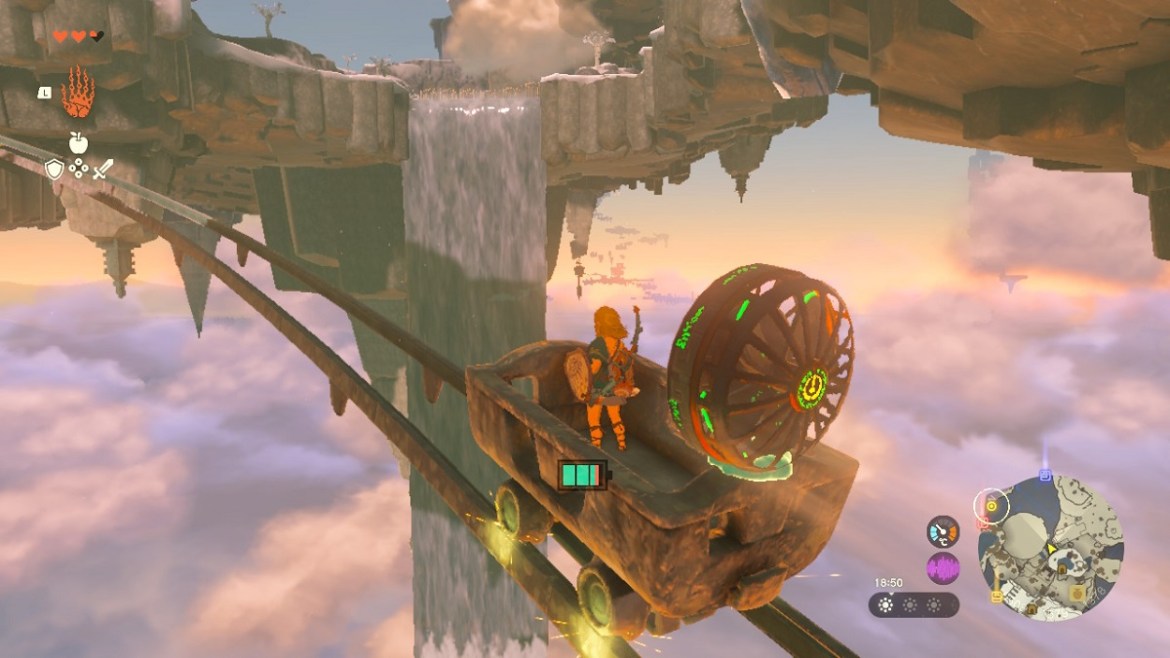Click the yellow pin on the minimap's lower-left edge
Image resolution: width=1170 pixels, height=658 pixels.
point(996,596)
